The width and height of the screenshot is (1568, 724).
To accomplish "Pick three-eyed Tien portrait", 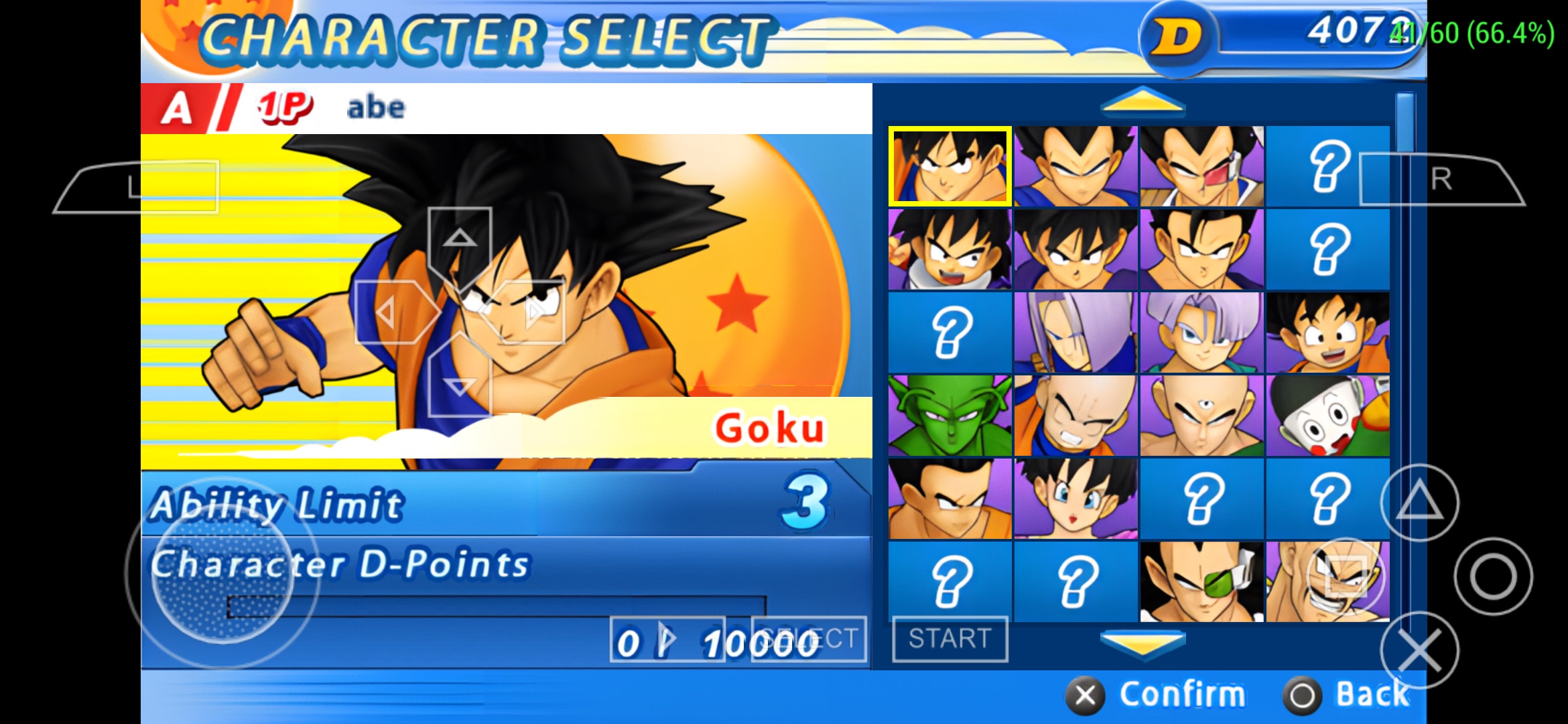I will (x=1201, y=415).
